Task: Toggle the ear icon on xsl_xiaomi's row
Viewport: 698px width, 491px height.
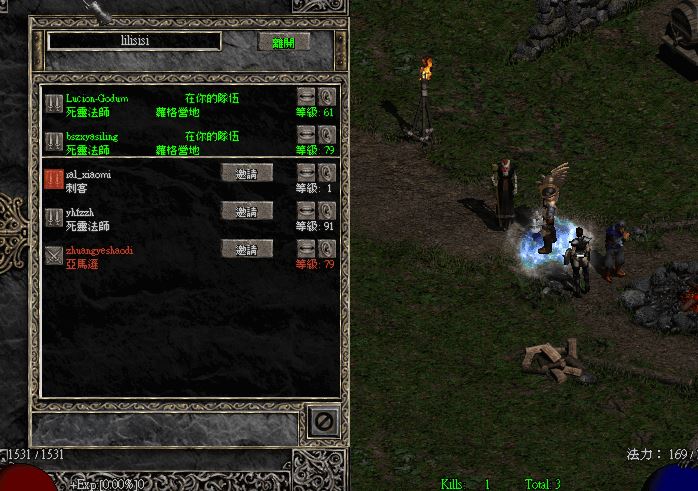Action: click(x=326, y=172)
